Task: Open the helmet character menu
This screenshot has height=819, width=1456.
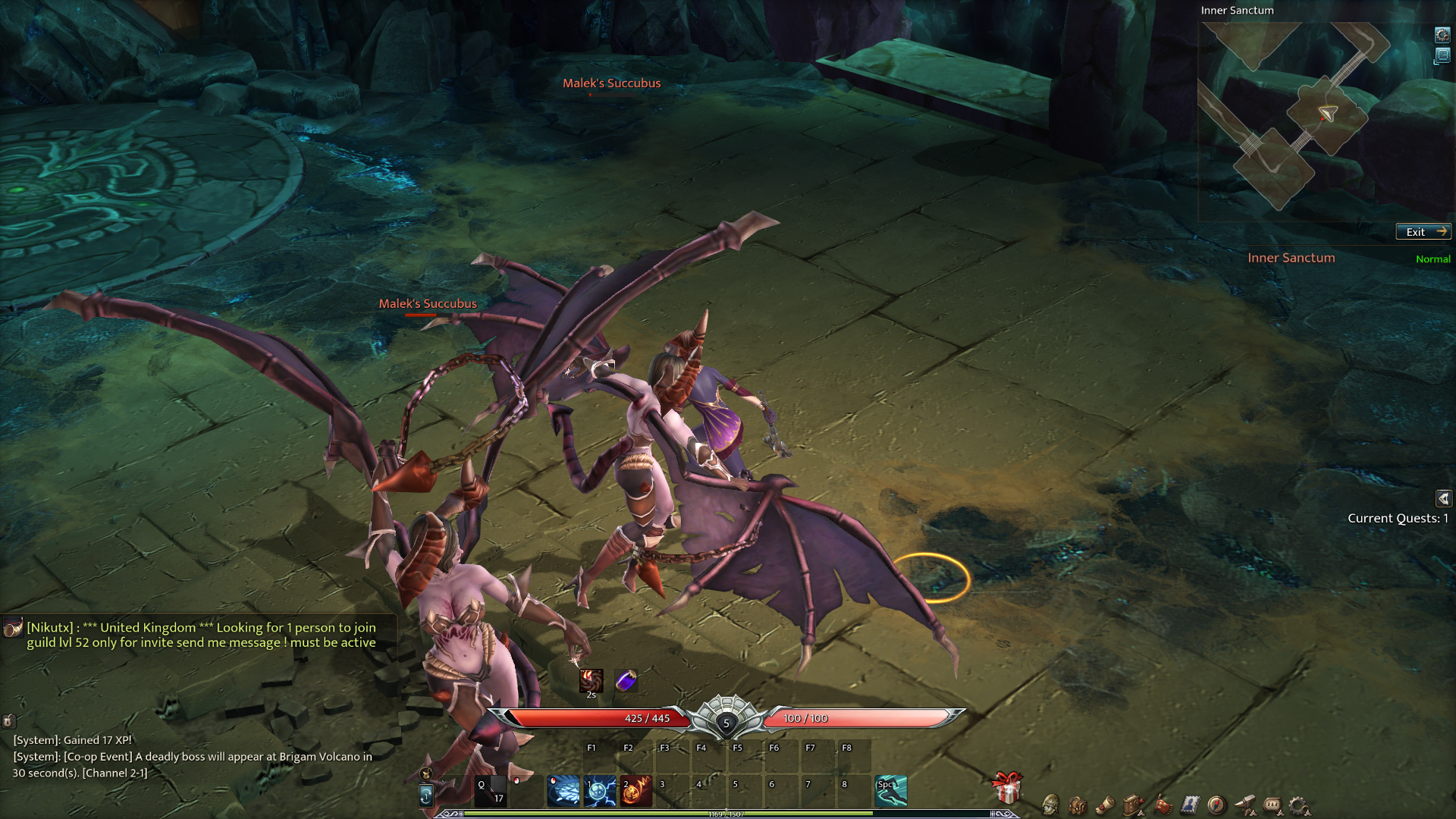Action: pyautogui.click(x=1050, y=805)
